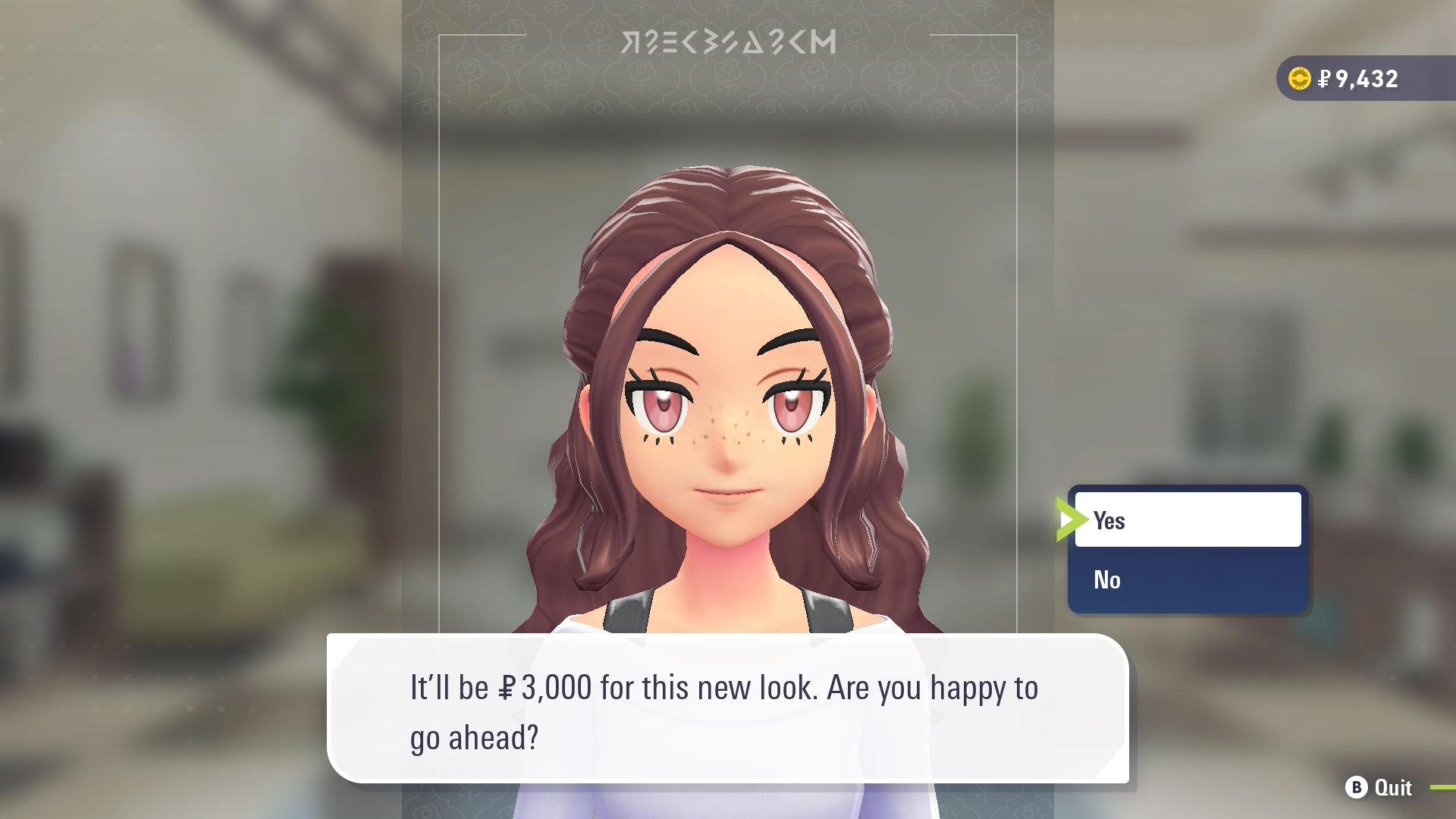
Task: Select No to decline the purchase
Action: coord(1187,580)
